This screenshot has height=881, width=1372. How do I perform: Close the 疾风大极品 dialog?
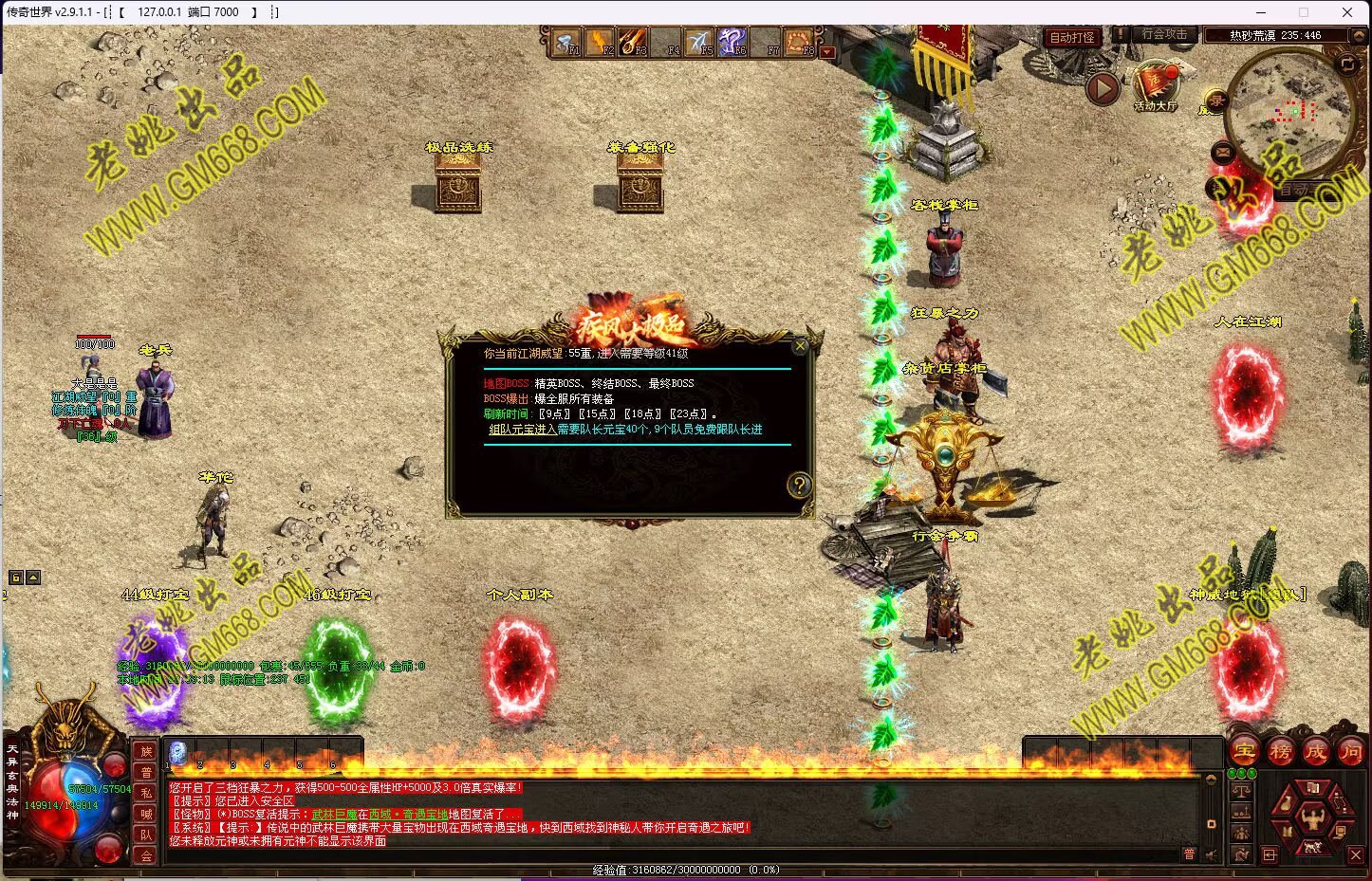(x=800, y=346)
